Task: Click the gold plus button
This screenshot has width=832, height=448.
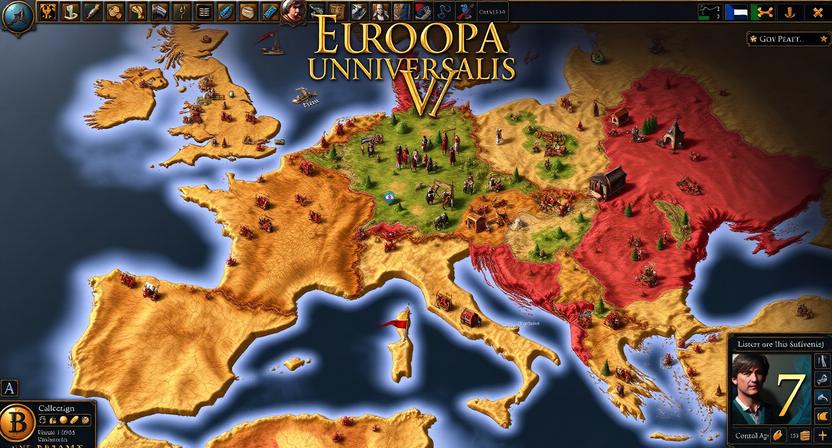Action: point(822,436)
